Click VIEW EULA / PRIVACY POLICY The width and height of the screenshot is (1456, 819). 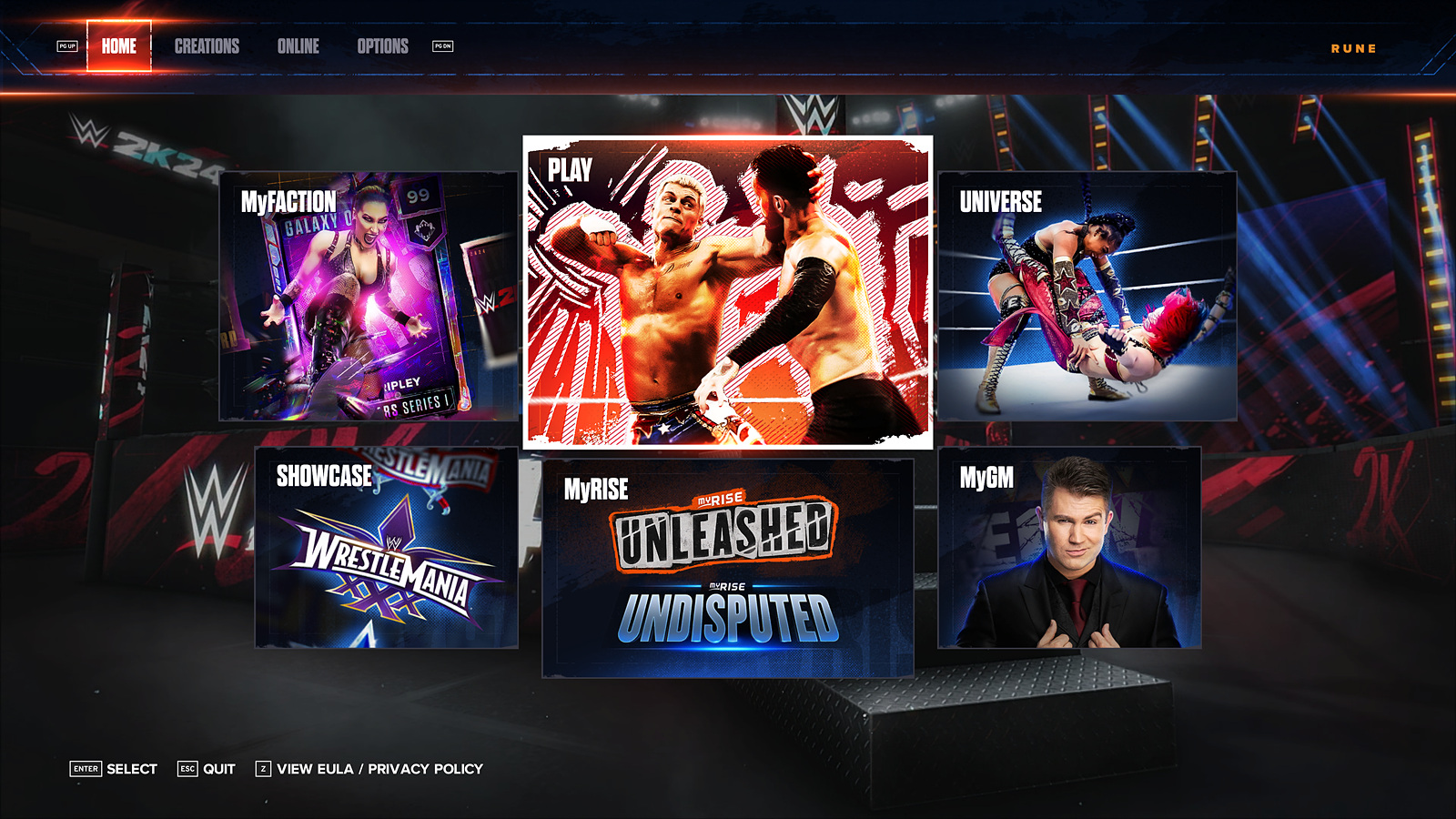point(379,769)
